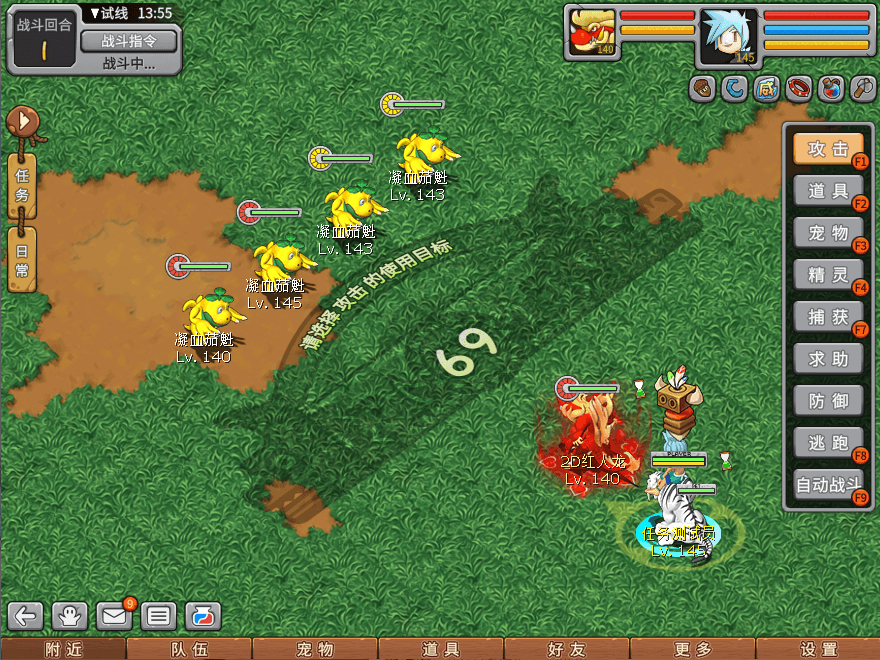Choose the 精灵 spirit command

(828, 275)
